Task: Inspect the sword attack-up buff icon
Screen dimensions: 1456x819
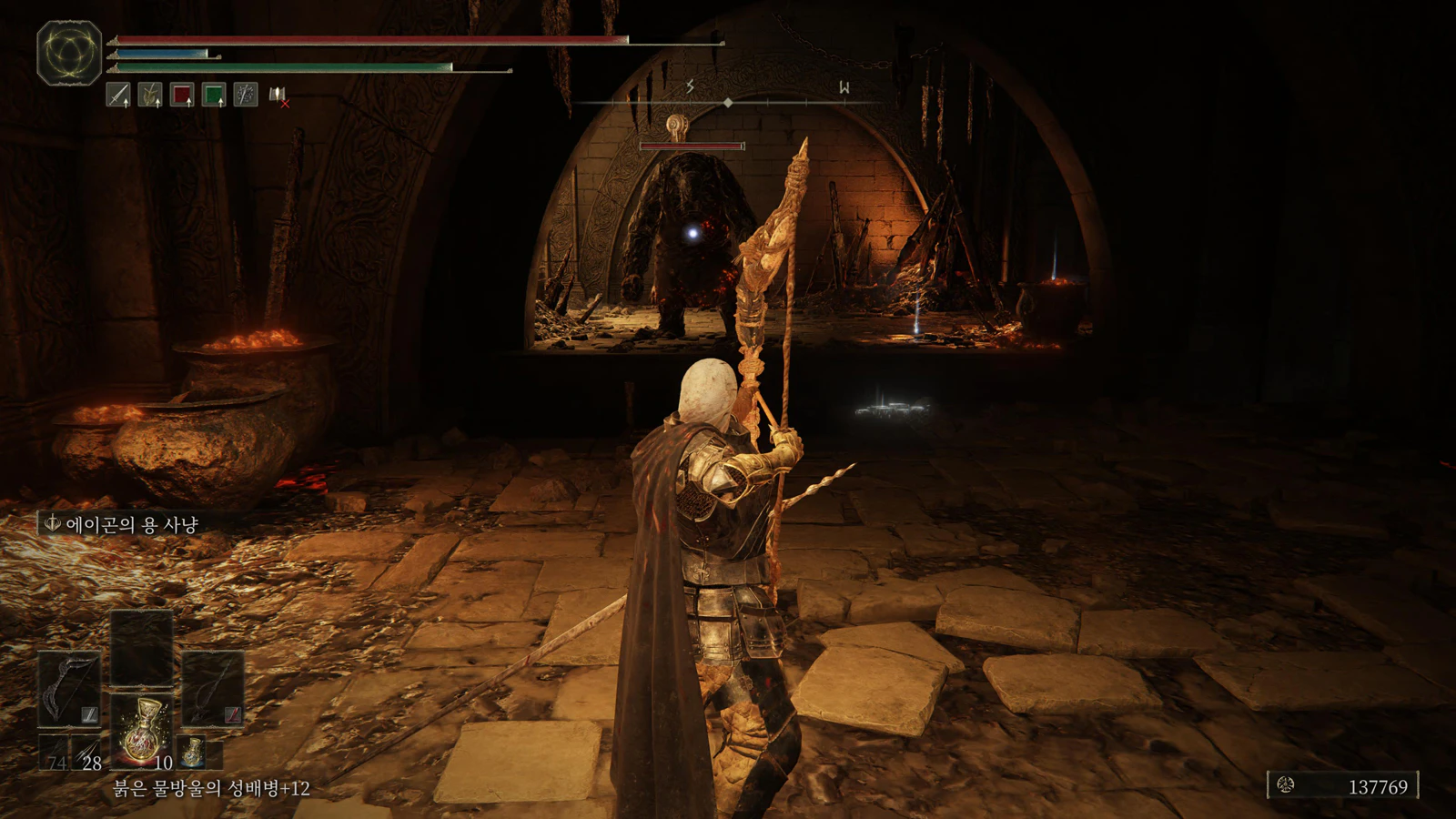Action: click(118, 94)
